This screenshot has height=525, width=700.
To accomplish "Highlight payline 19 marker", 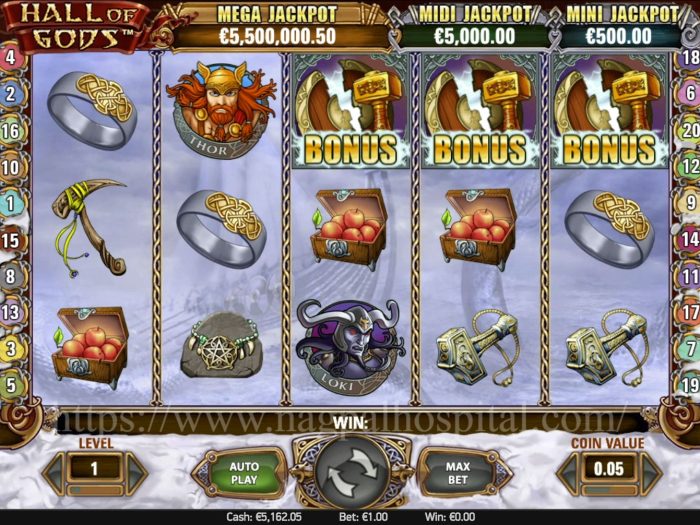I will click(x=688, y=384).
